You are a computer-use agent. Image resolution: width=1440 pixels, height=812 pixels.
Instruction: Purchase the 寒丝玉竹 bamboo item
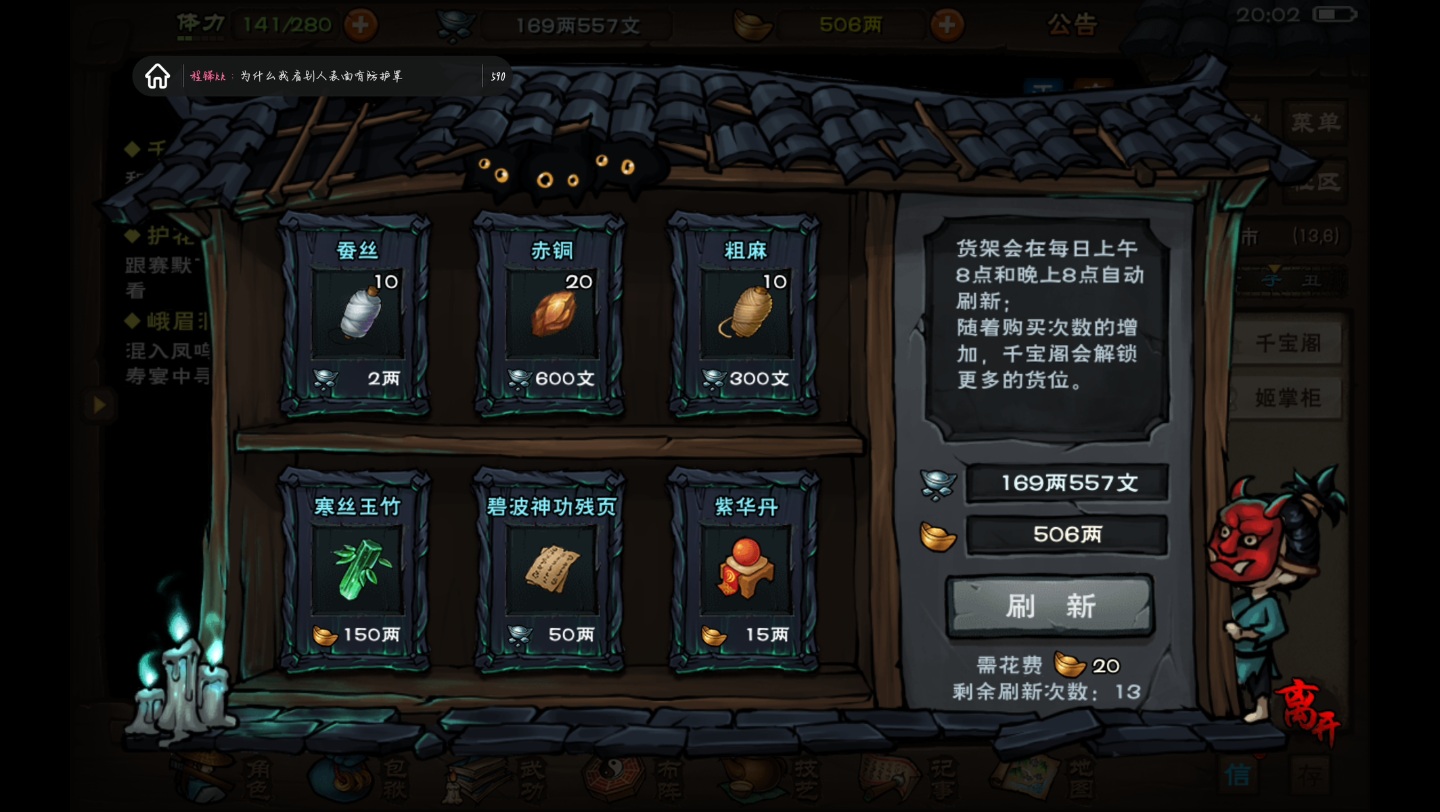point(356,570)
